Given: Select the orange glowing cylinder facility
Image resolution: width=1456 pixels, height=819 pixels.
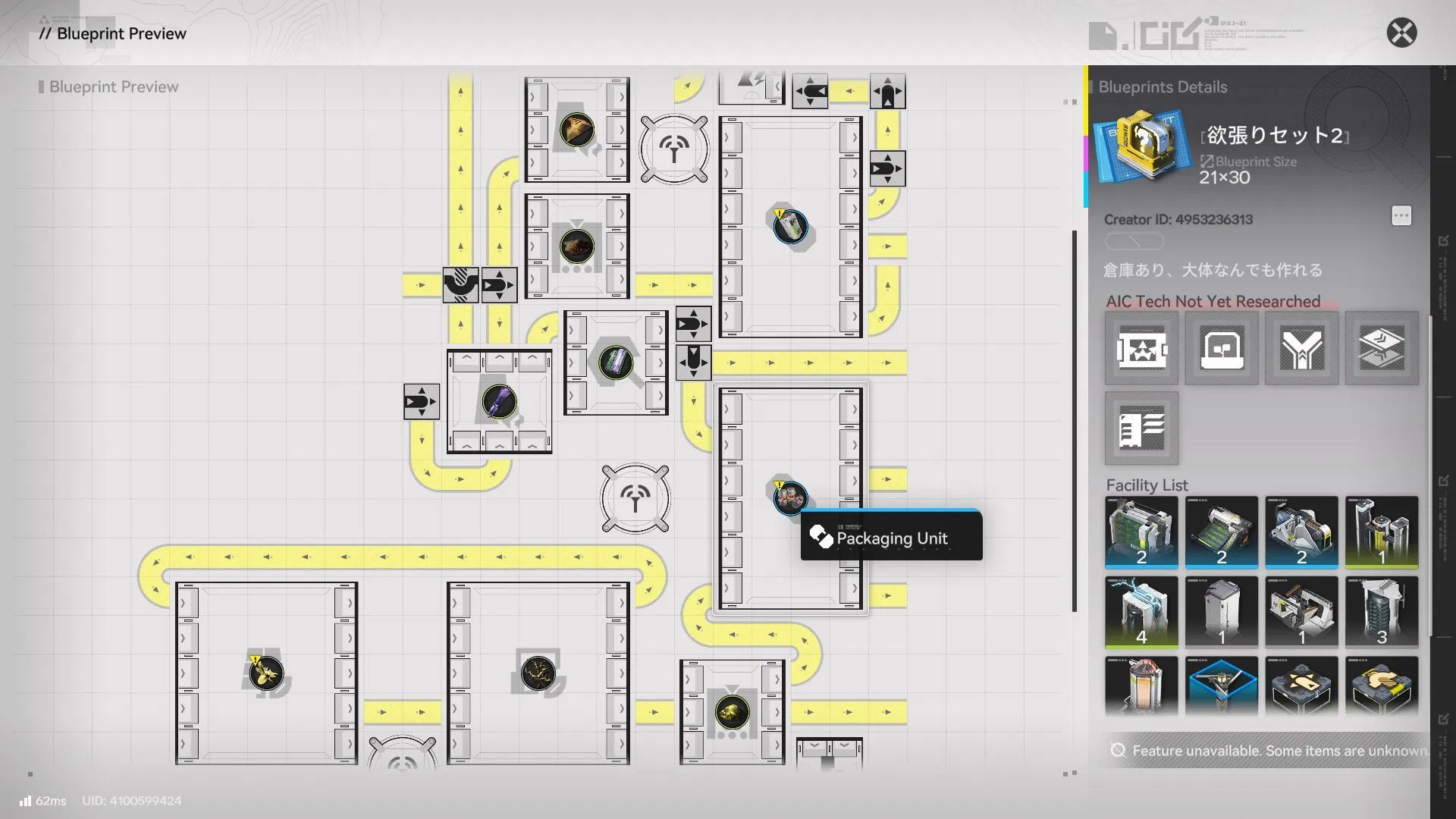Looking at the screenshot, I should [x=1141, y=686].
